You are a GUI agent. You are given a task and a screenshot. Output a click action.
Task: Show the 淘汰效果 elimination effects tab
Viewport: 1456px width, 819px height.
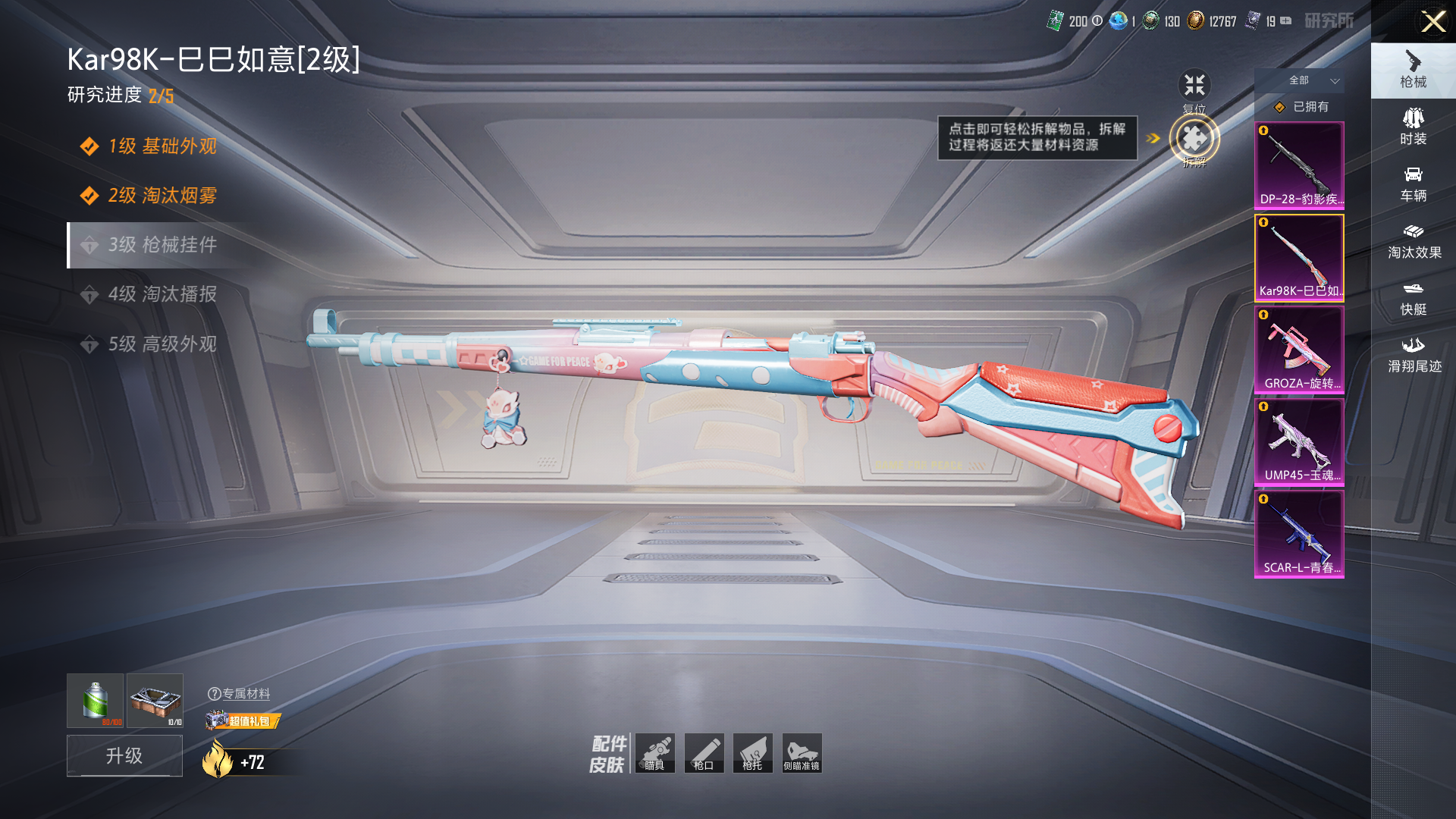click(1414, 241)
